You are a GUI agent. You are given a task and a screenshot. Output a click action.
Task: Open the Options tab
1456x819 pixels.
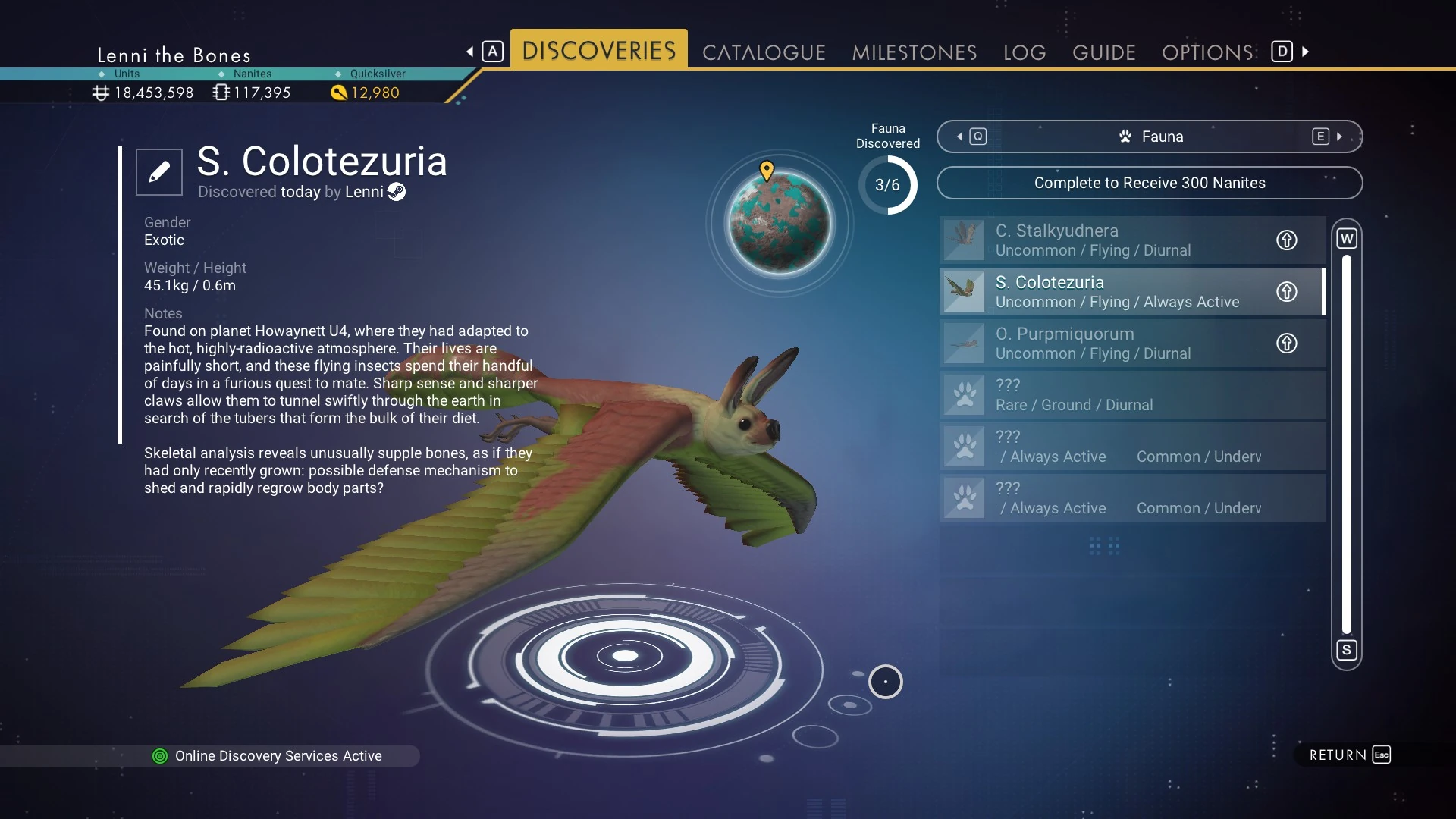[x=1207, y=52]
